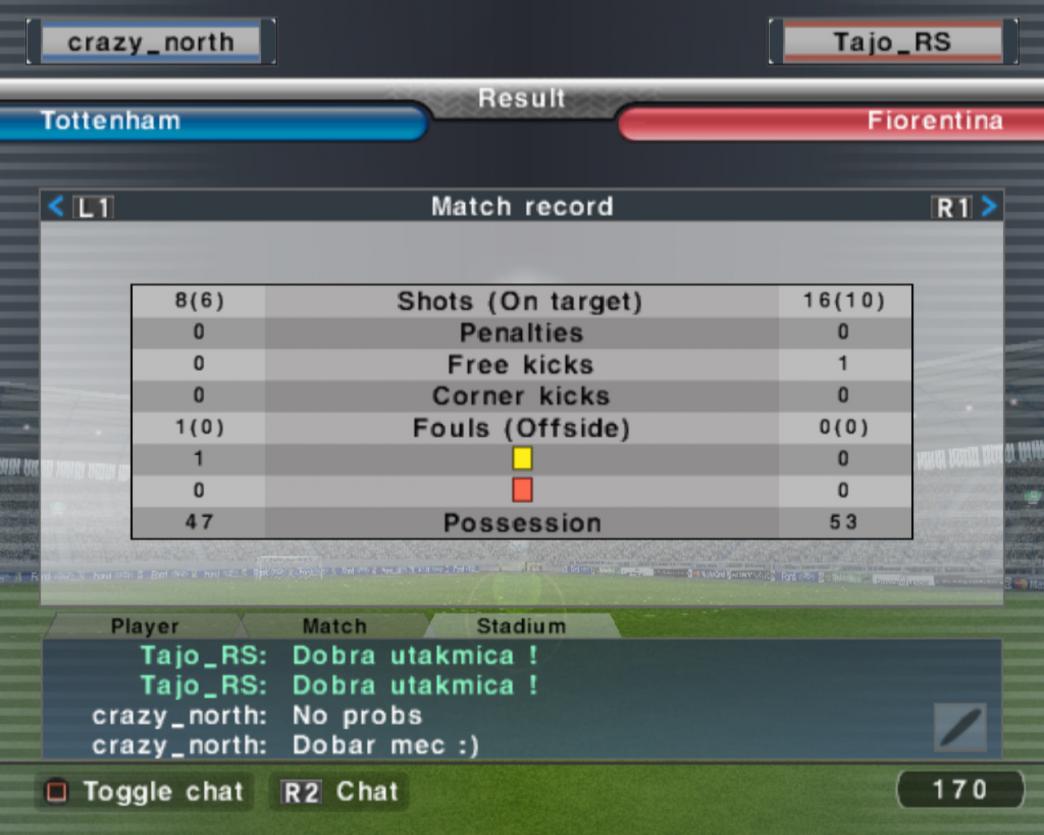Screen dimensions: 1044x835
Task: Select the crazy_north player name plate
Action: (x=151, y=42)
